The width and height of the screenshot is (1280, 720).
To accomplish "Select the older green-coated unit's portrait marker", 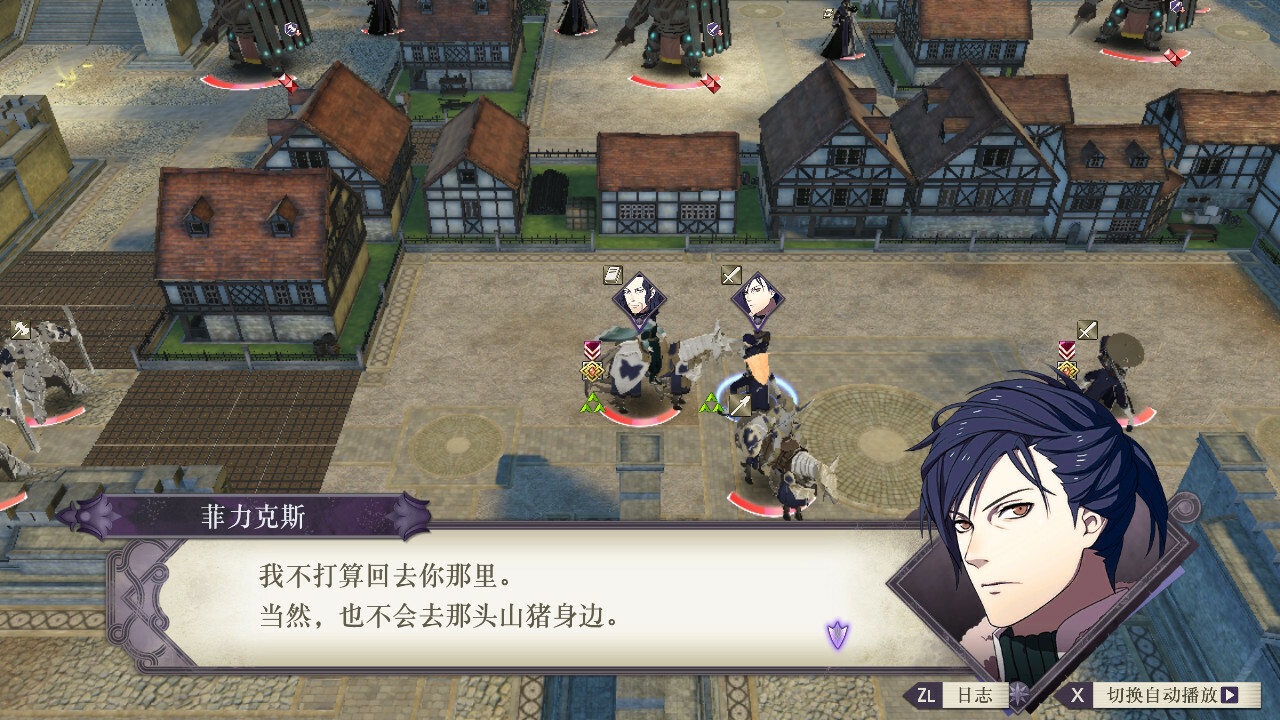I will (639, 297).
